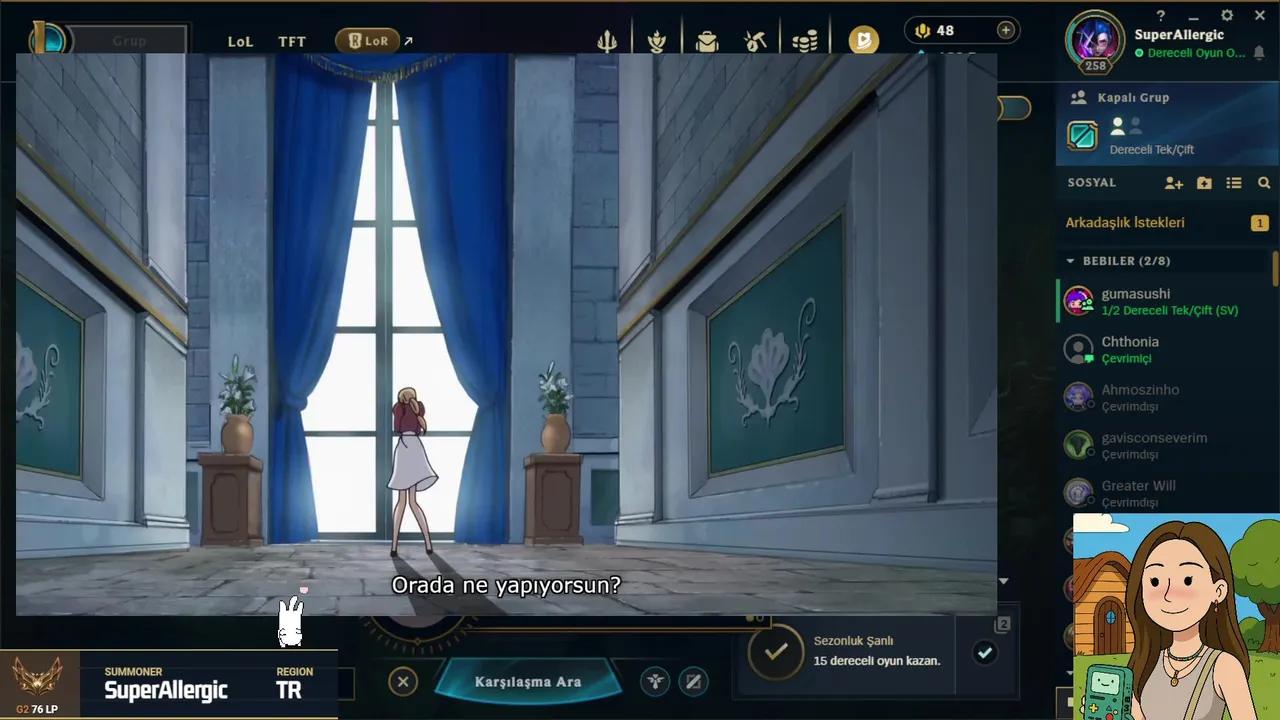
Task: Open the friend list view options icon
Action: click(x=1234, y=183)
